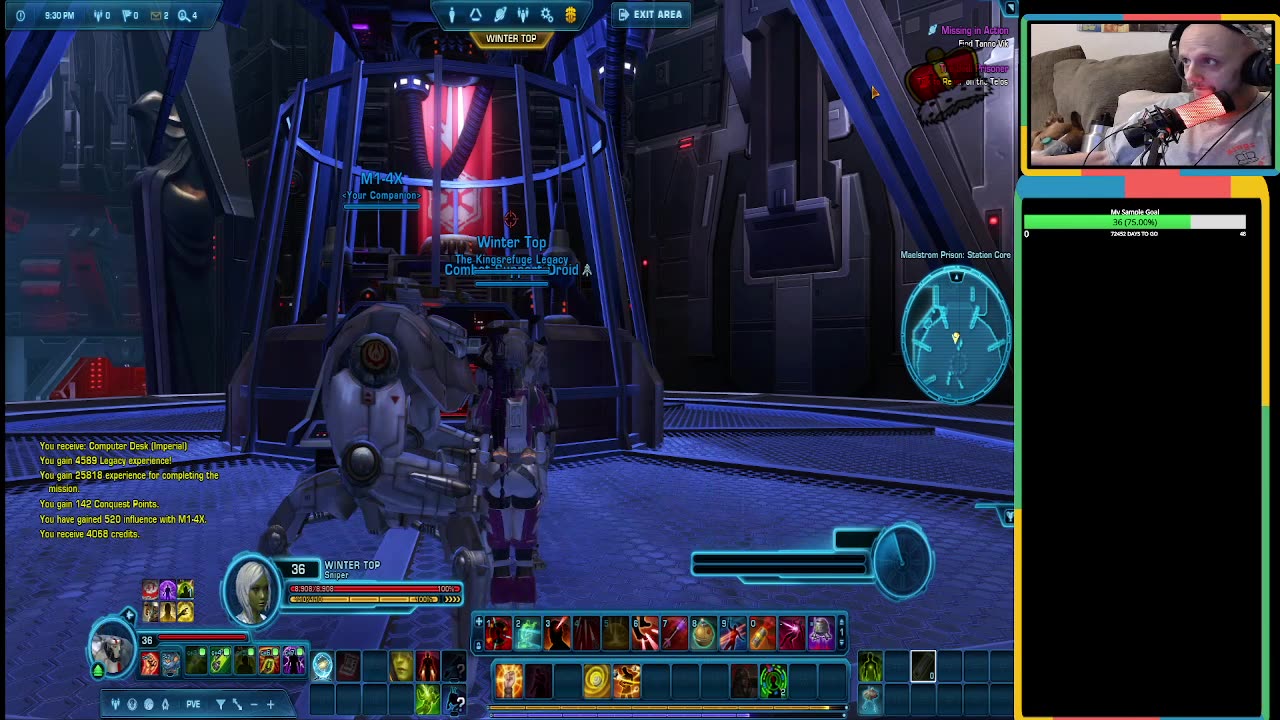Screen dimensions: 1280x720
Task: Activate the yellow spiral ability on lower hotbar
Action: click(596, 681)
